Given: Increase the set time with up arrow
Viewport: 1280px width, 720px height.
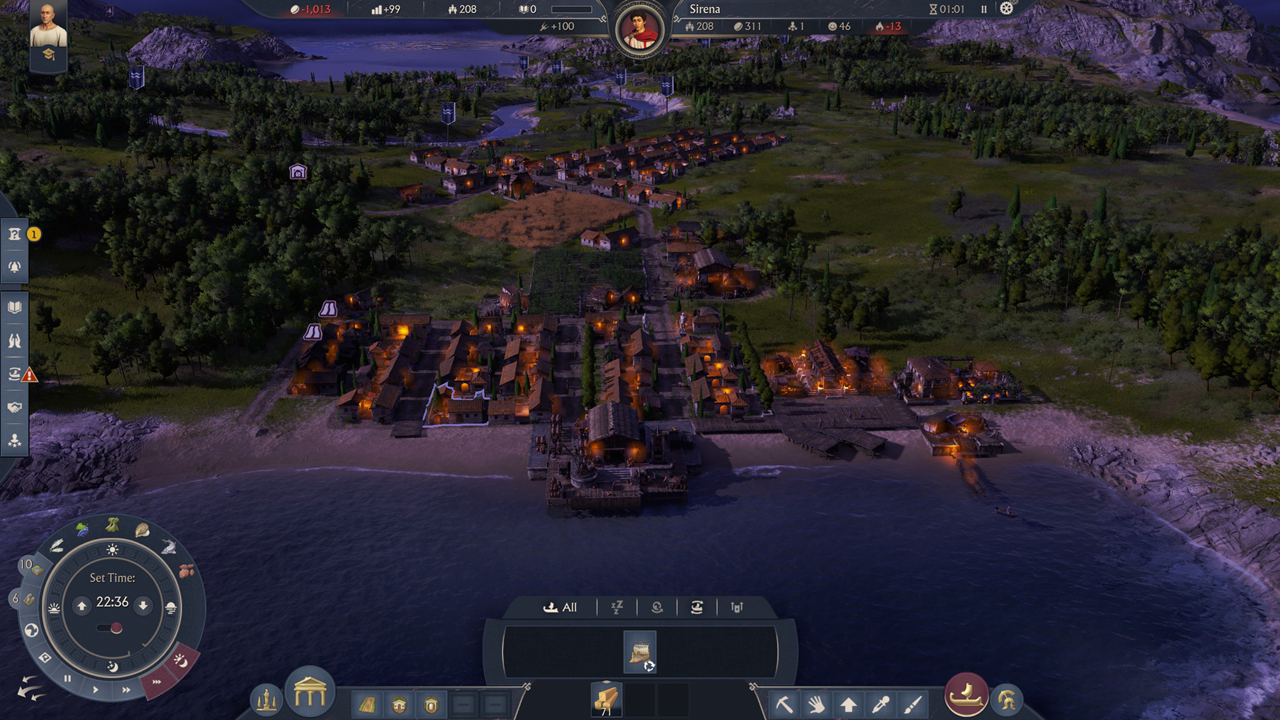Looking at the screenshot, I should point(82,606).
